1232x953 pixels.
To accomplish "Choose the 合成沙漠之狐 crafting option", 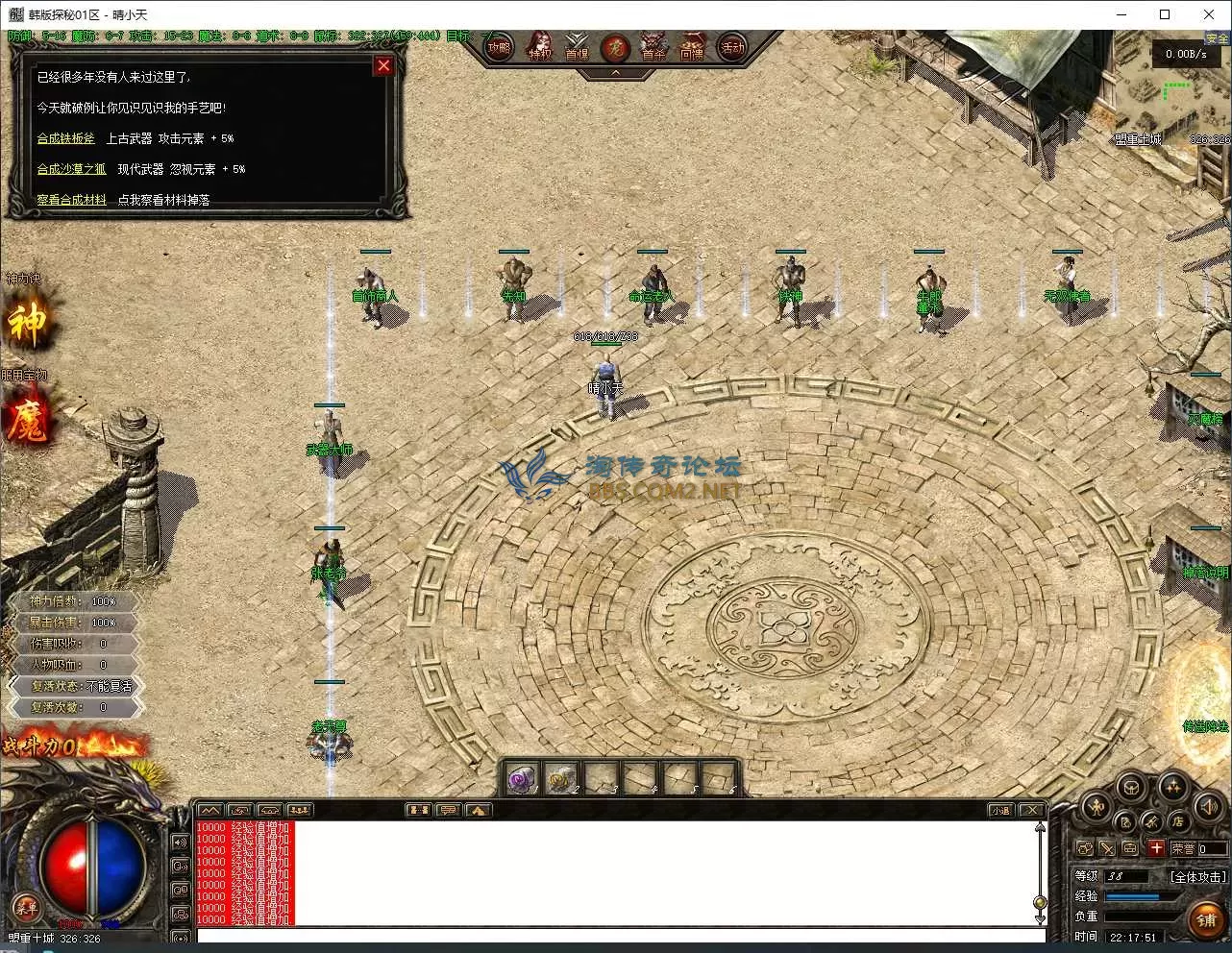I will 71,169.
